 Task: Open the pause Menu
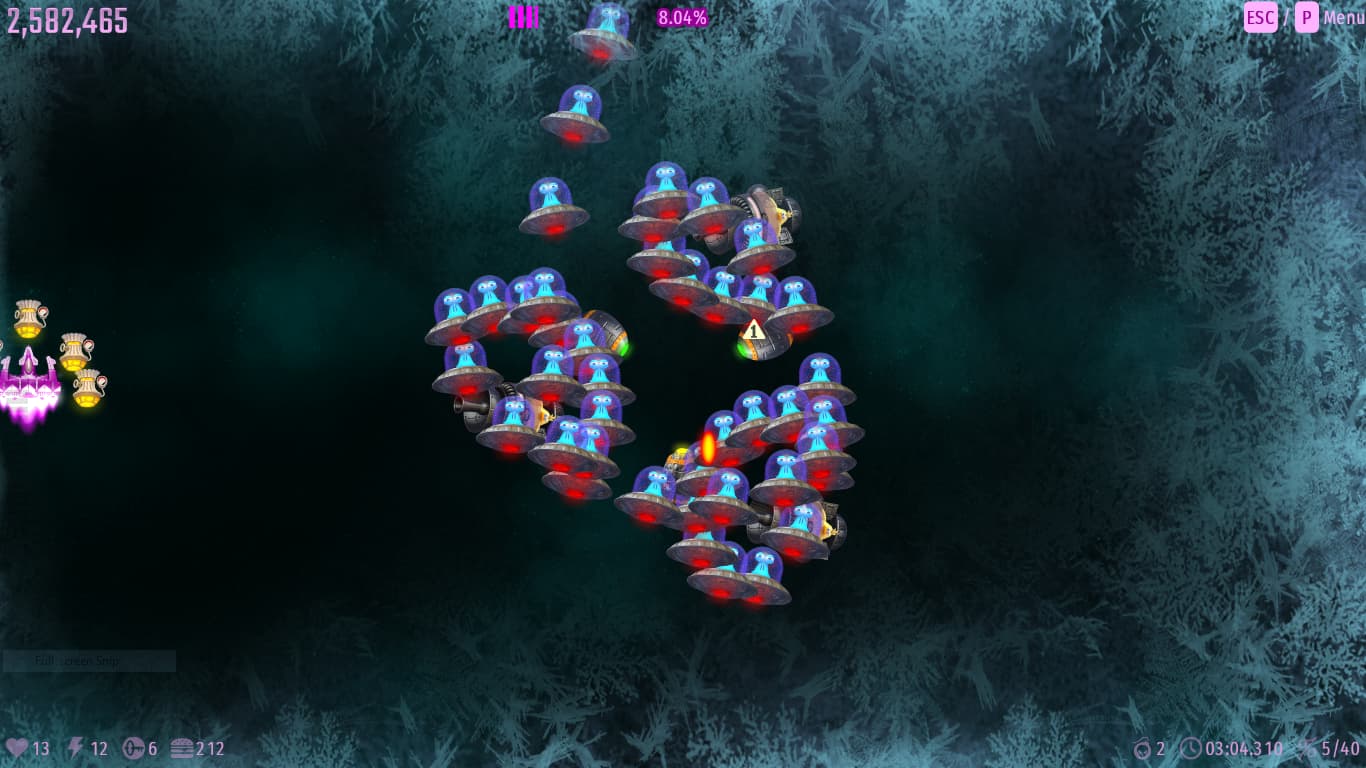tap(1342, 17)
